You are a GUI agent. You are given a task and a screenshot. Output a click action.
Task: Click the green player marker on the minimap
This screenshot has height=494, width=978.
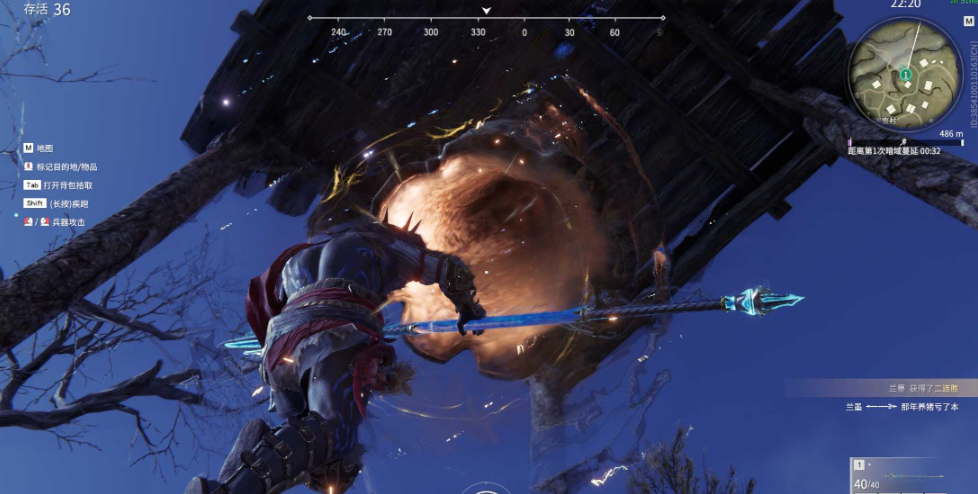tap(904, 73)
